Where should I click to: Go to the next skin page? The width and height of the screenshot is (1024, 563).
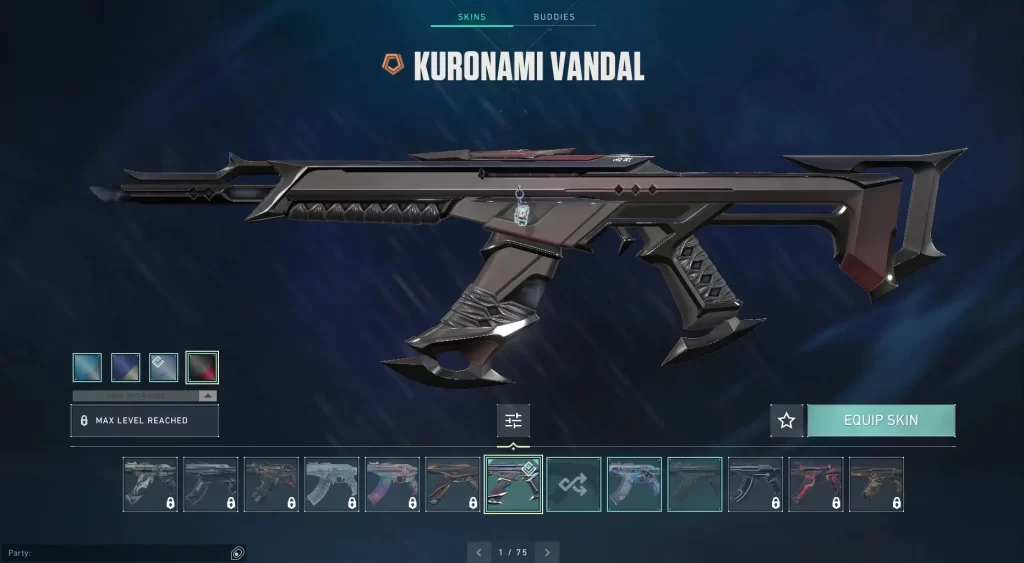pyautogui.click(x=546, y=552)
